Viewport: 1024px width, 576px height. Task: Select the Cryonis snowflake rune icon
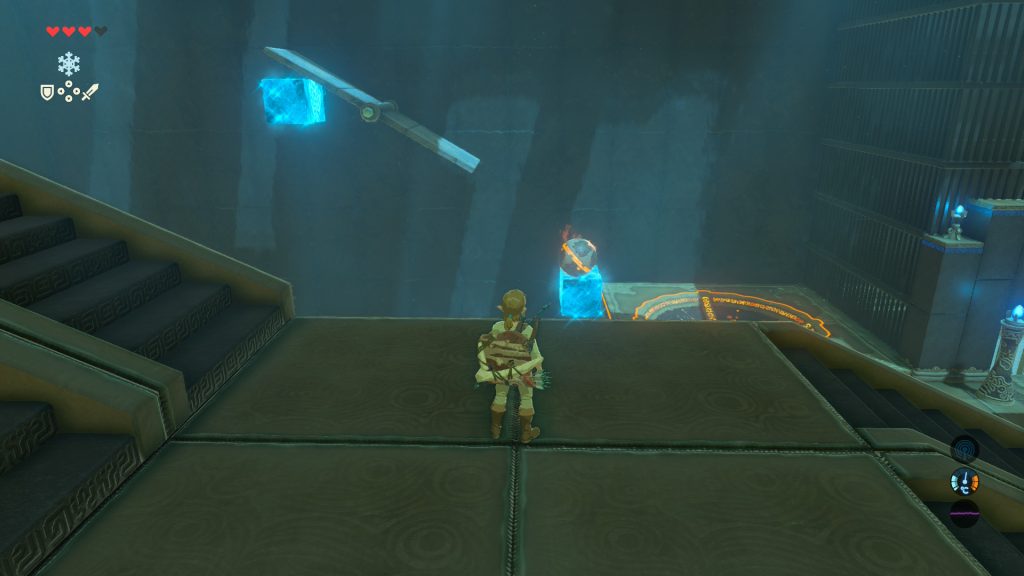click(69, 64)
